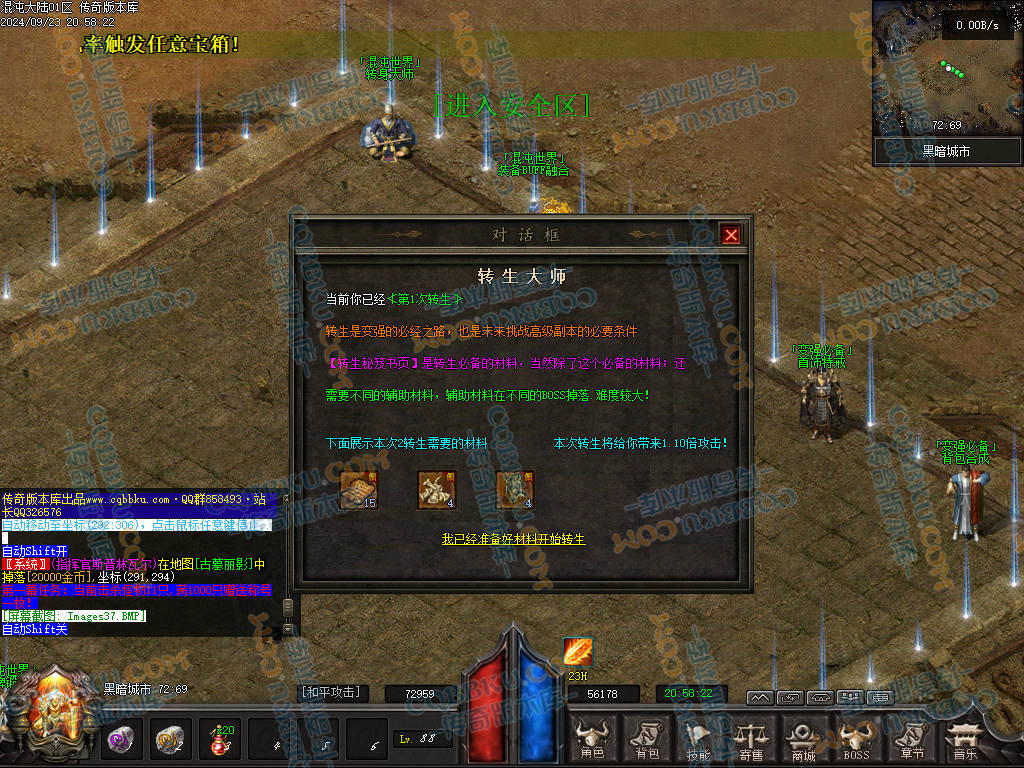
Task: Open the 商城 shop
Action: tap(804, 740)
